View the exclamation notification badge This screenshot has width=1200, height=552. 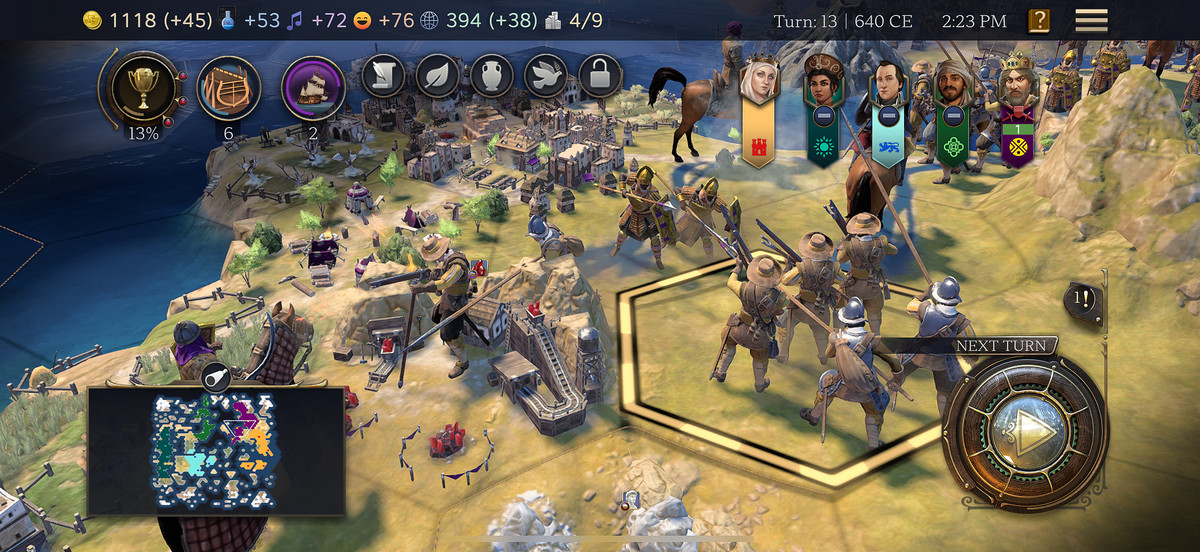[x=1083, y=298]
